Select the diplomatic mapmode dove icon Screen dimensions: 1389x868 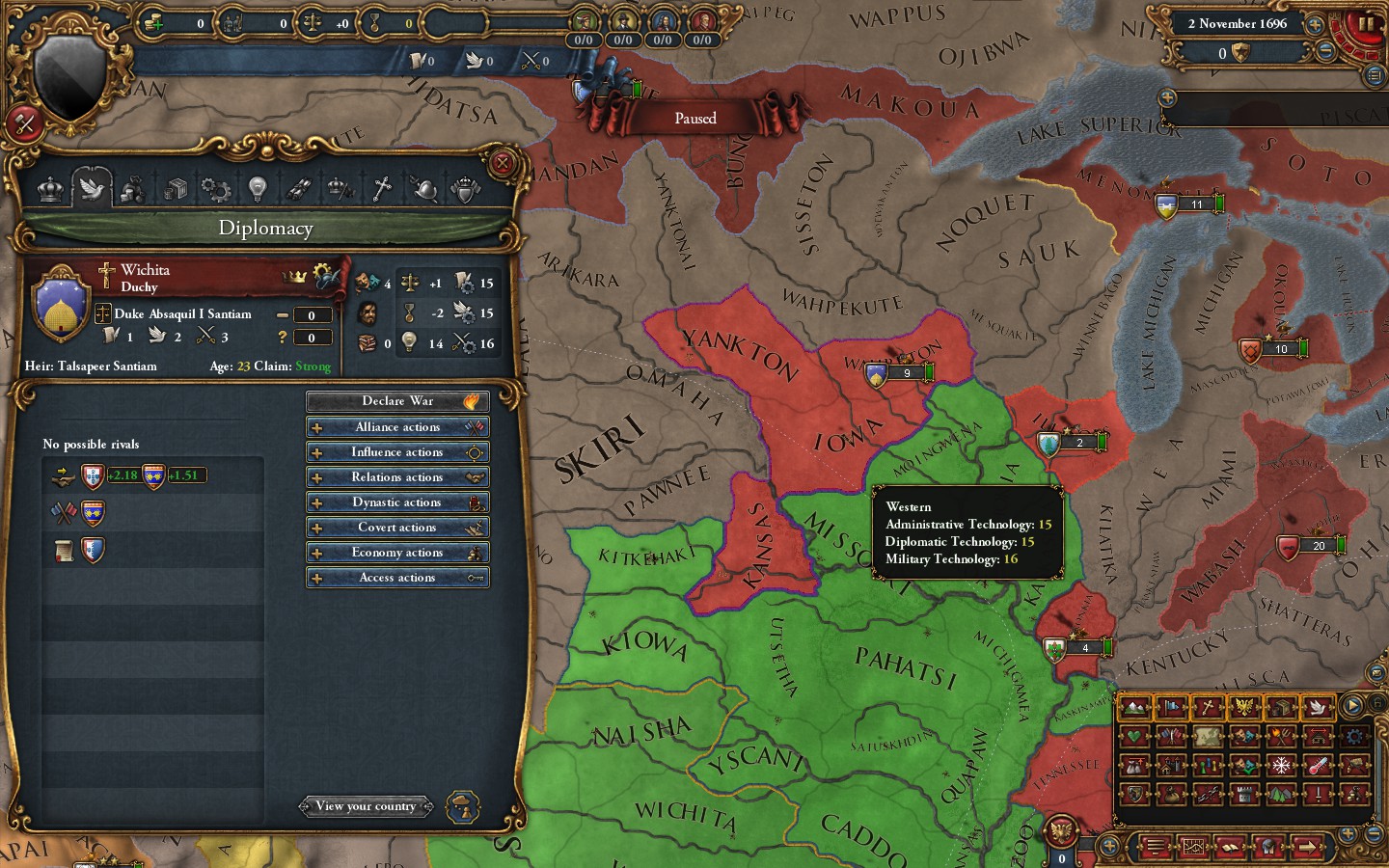(x=1320, y=707)
